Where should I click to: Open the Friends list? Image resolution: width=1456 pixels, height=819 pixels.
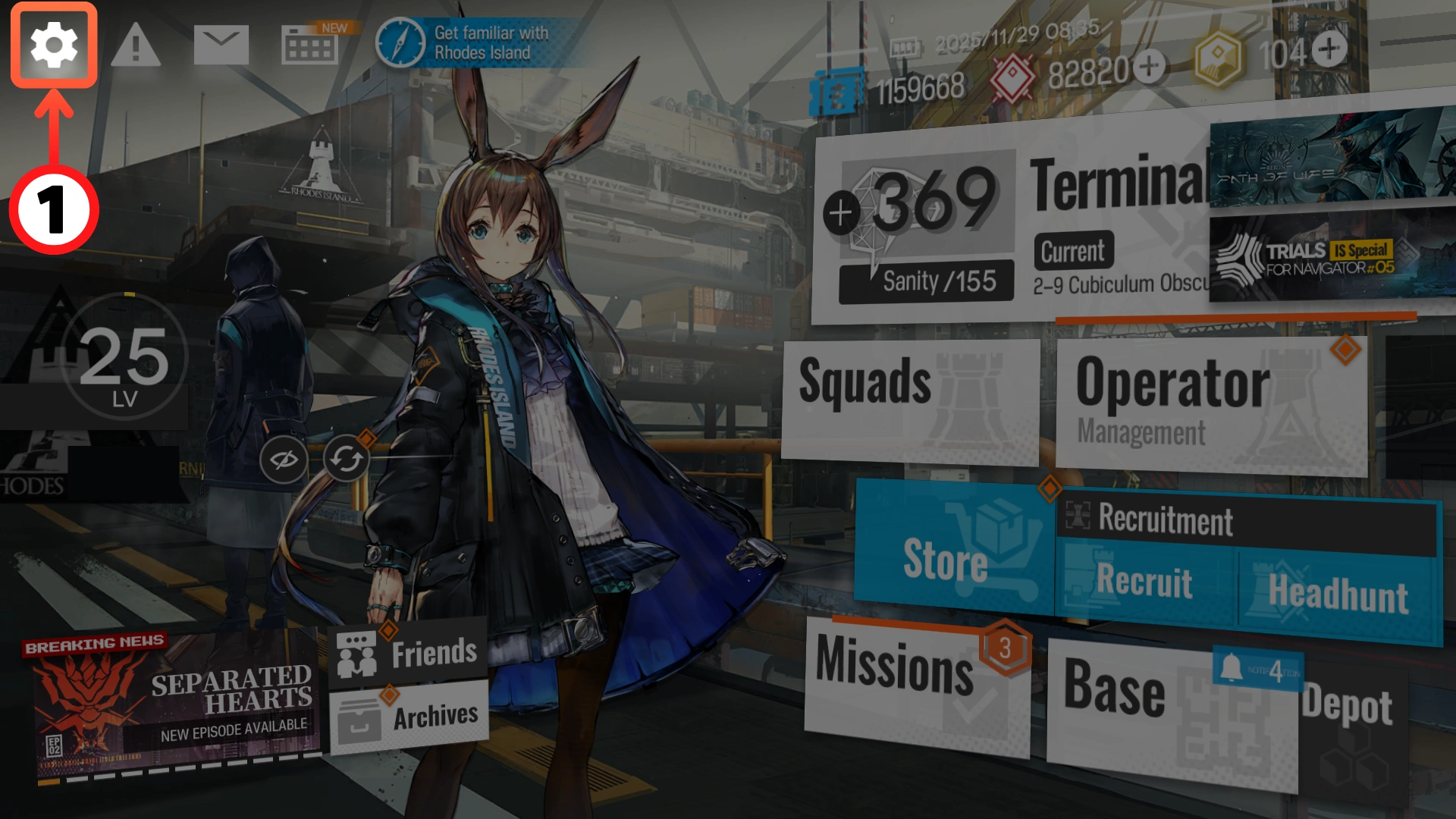pyautogui.click(x=408, y=653)
